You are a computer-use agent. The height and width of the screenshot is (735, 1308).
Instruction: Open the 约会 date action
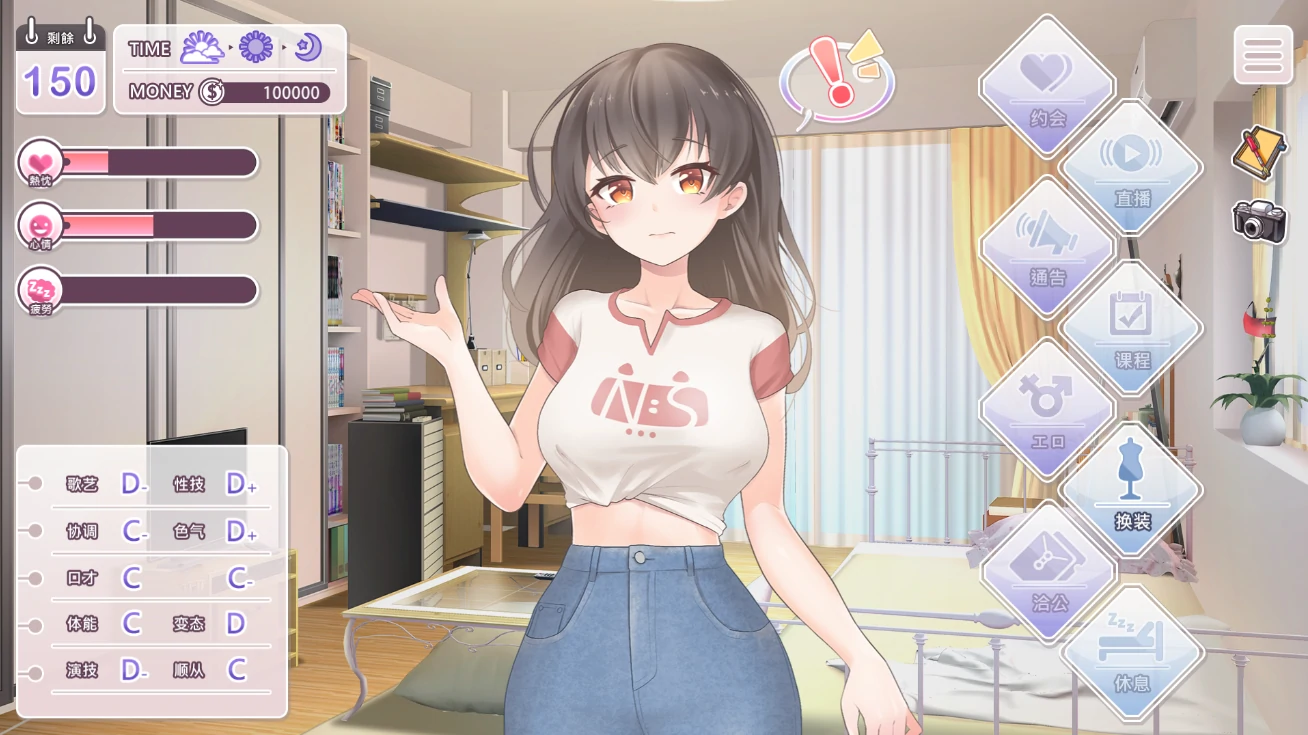[x=1046, y=87]
